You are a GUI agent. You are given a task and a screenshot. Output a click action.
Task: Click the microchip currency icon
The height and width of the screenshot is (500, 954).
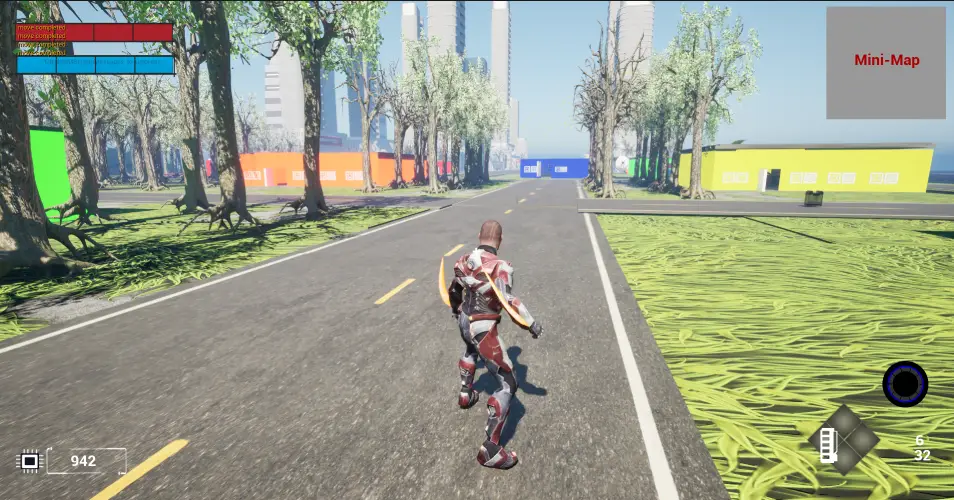point(29,461)
